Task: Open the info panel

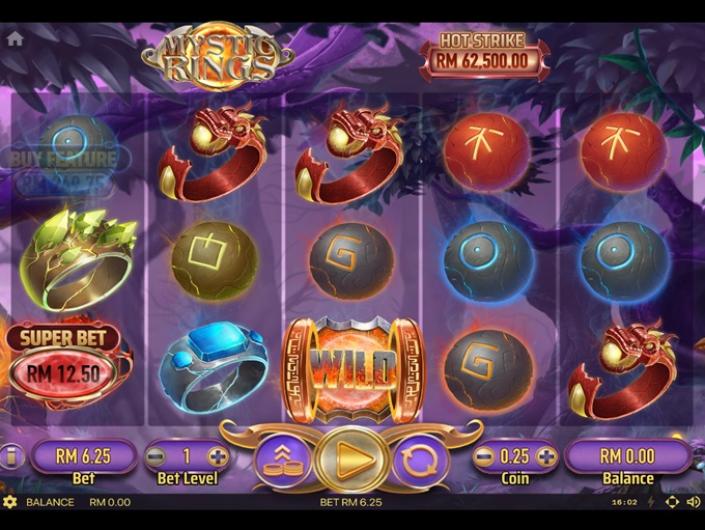Action: pyautogui.click(x=10, y=458)
